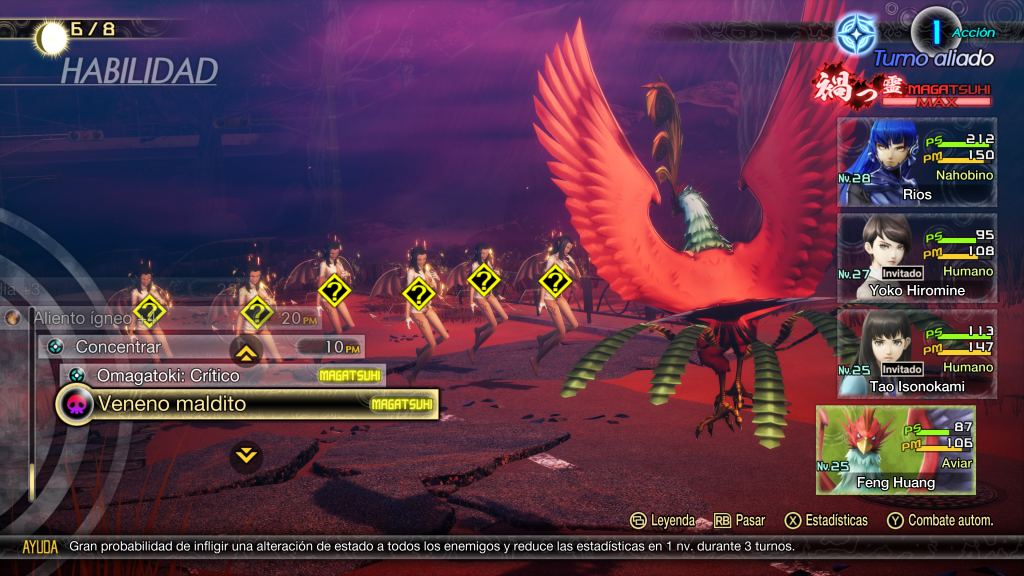Select Tao Isonokami's party panel

[x=916, y=354]
